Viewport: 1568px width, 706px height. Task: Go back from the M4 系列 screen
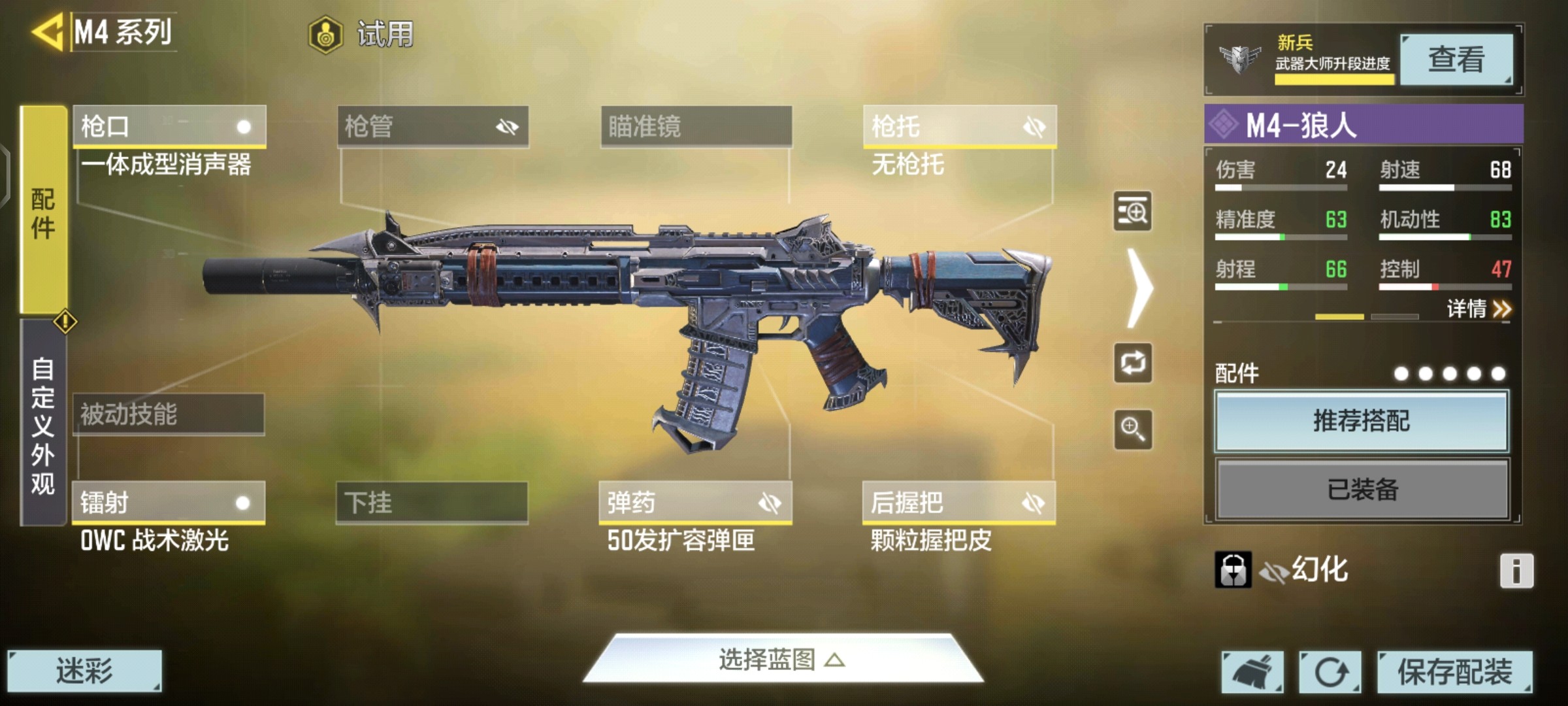(x=47, y=32)
